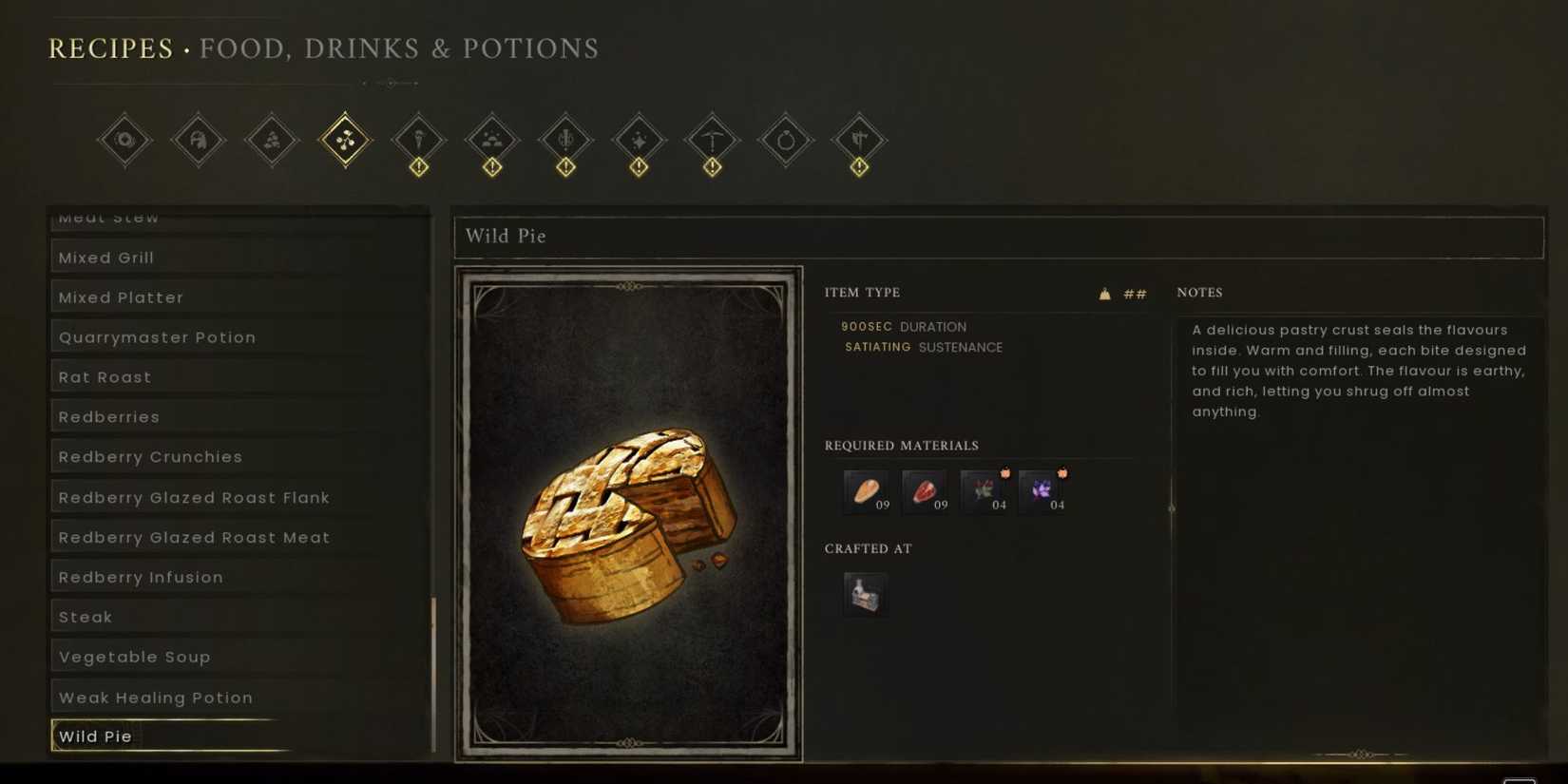Select the highlighted food category diamond
The image size is (1568, 784).
point(345,140)
